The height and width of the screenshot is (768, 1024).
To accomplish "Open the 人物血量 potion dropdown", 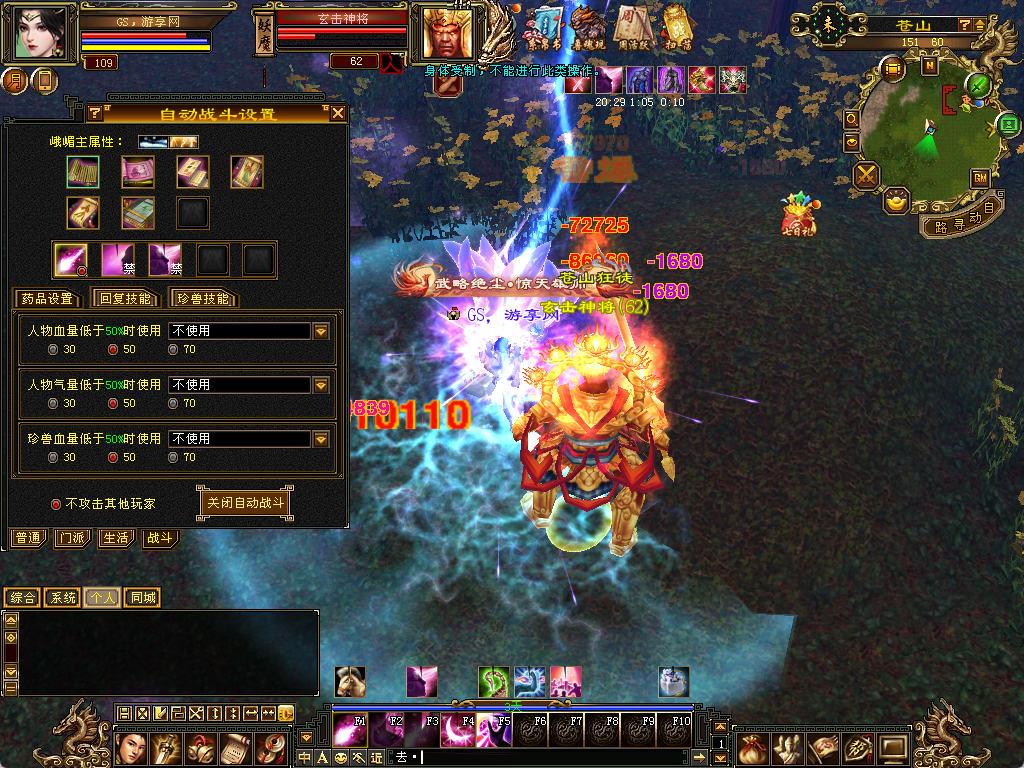I will [x=321, y=331].
